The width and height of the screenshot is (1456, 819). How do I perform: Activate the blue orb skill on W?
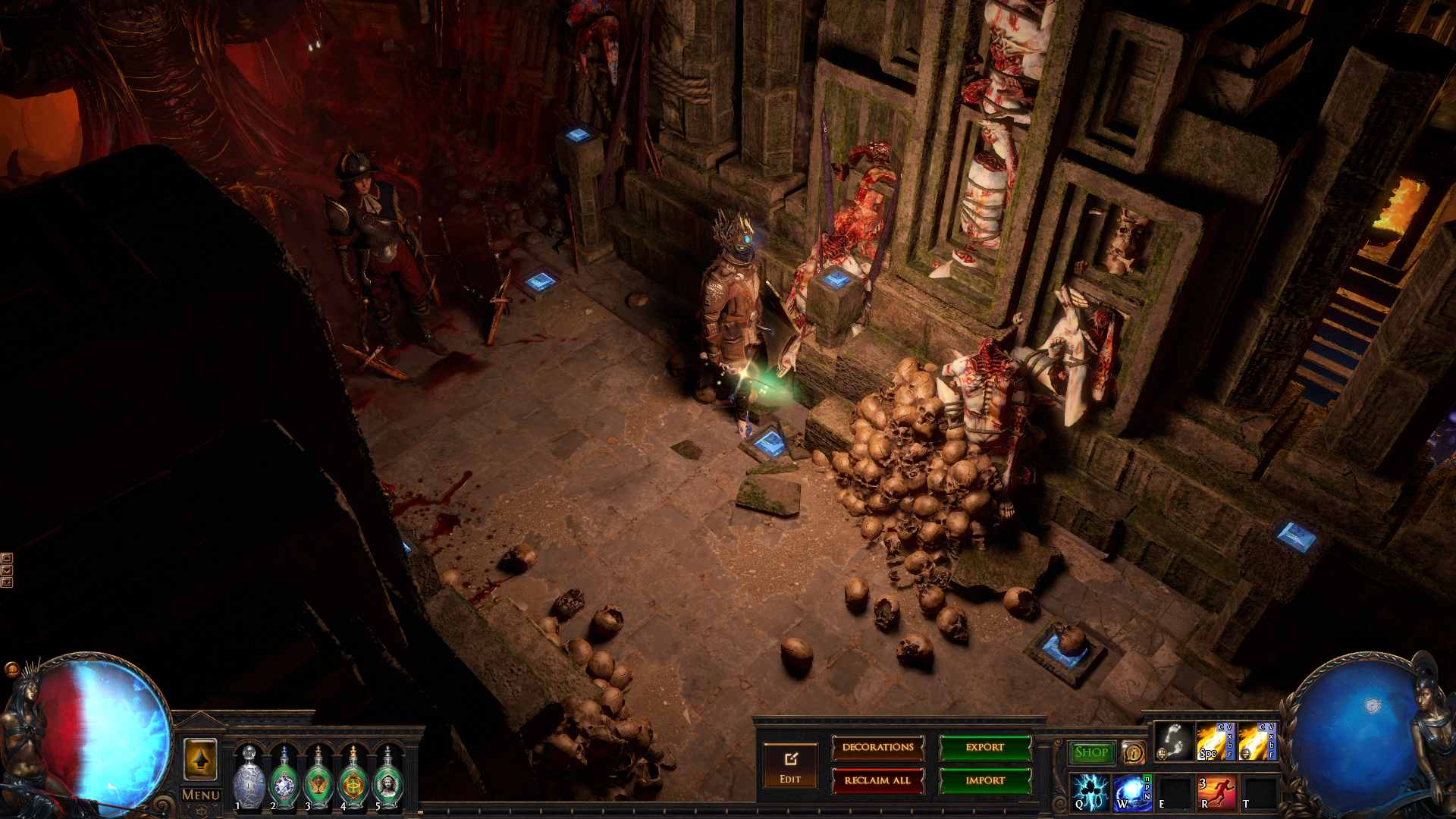pyautogui.click(x=1132, y=792)
